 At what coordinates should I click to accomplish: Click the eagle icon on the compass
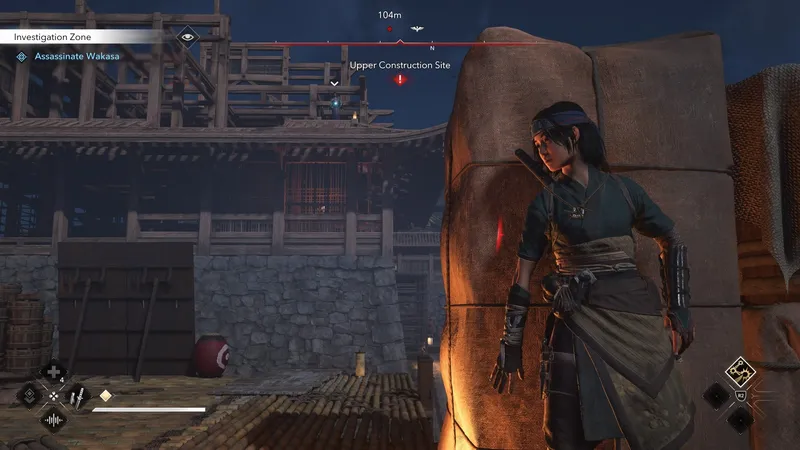point(416,29)
